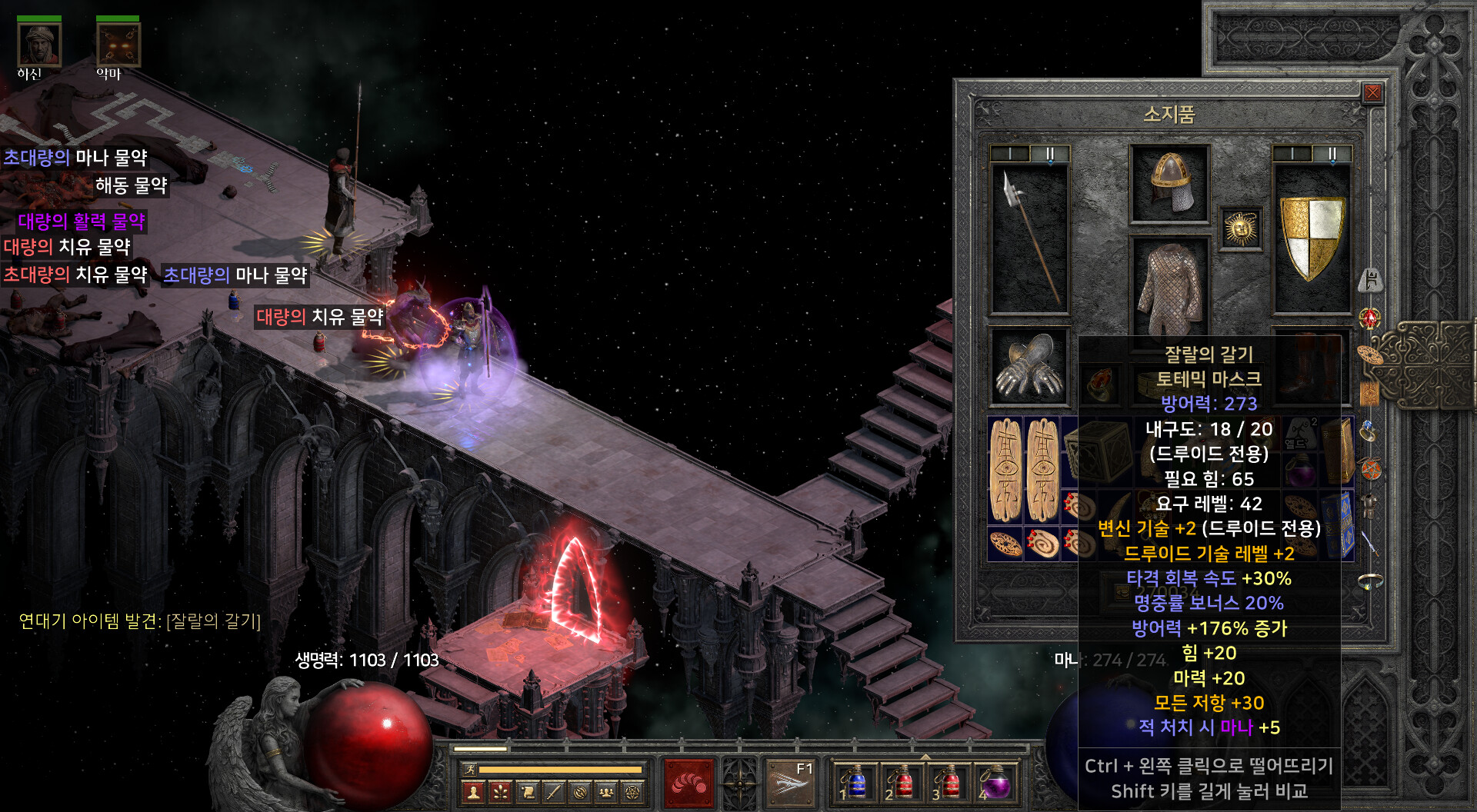Open the party screen button

[606, 792]
